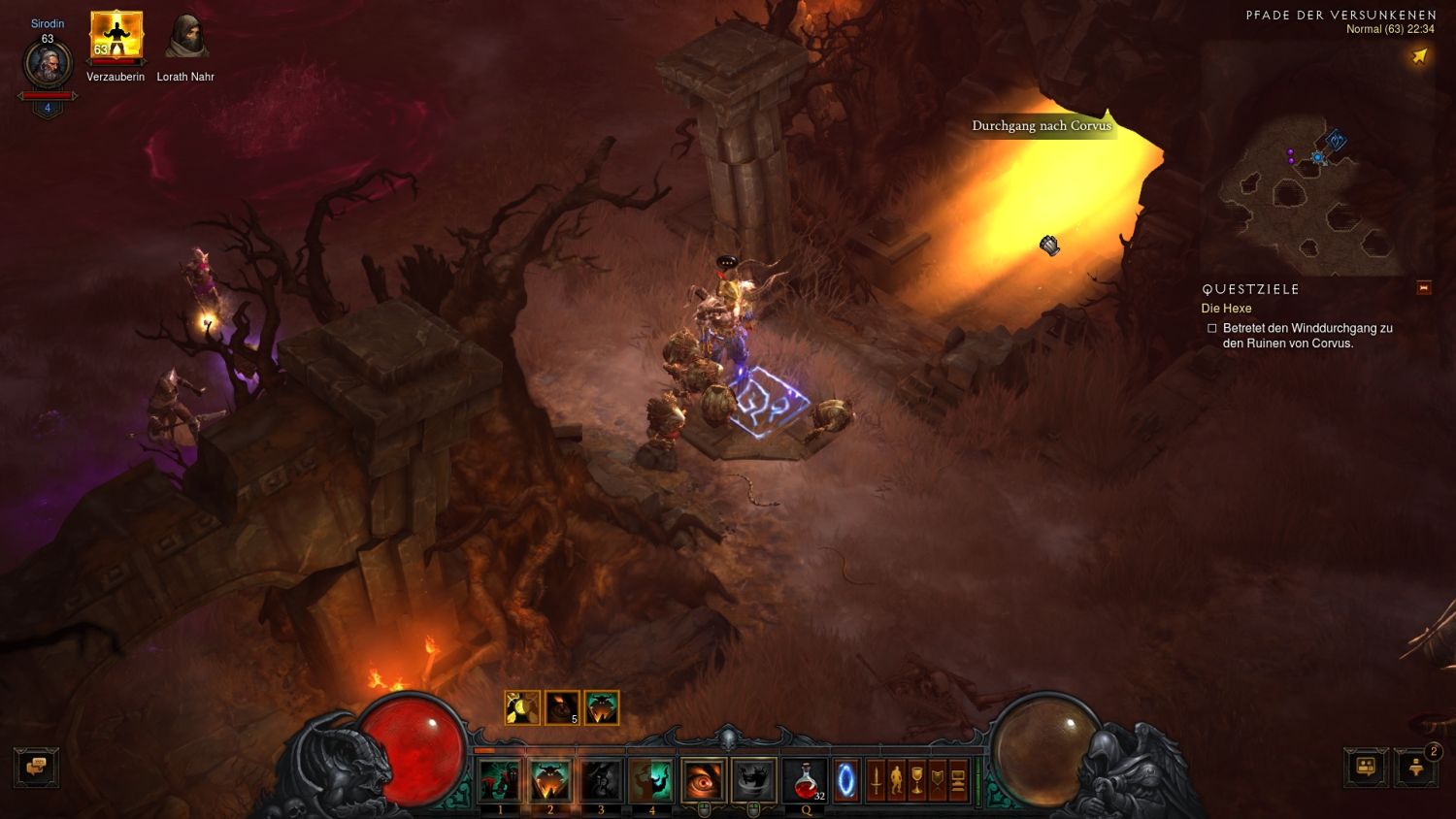The height and width of the screenshot is (819, 1456).
Task: Activate the teal spirit skill in slot 4
Action: tap(651, 780)
